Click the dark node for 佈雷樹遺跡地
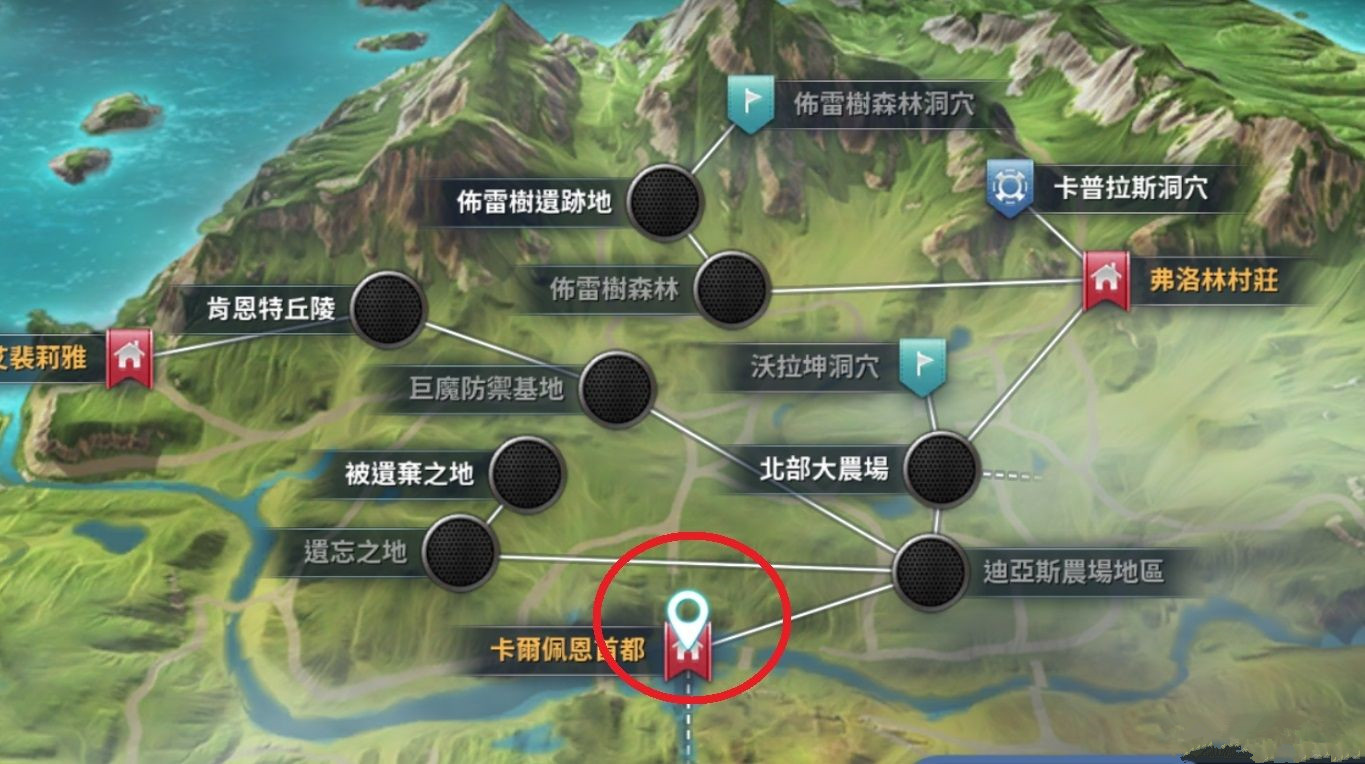 point(663,201)
